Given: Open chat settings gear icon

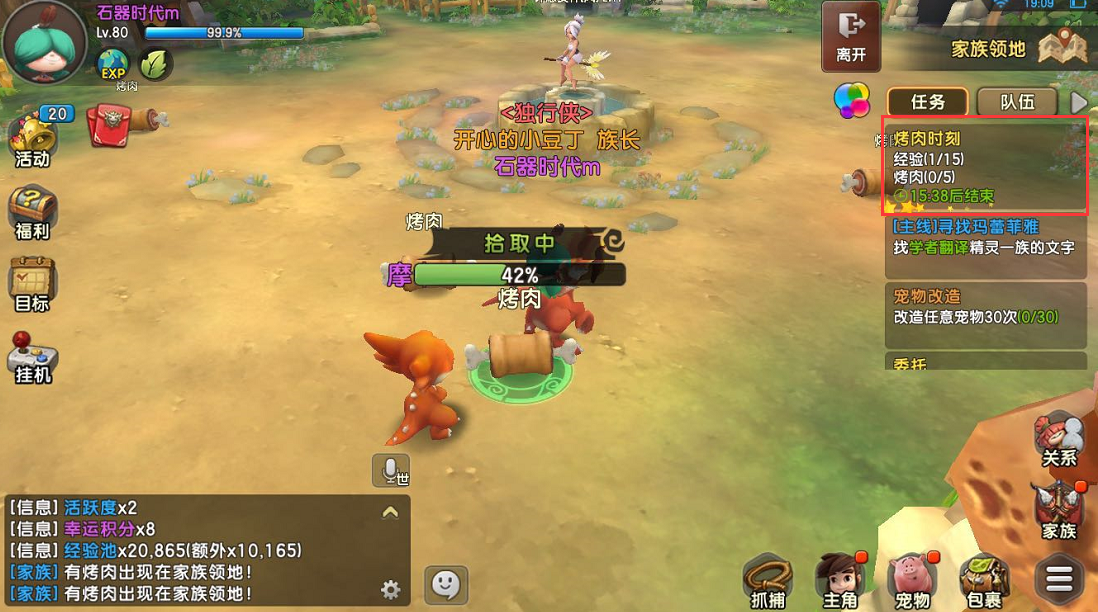Looking at the screenshot, I should point(391,589).
